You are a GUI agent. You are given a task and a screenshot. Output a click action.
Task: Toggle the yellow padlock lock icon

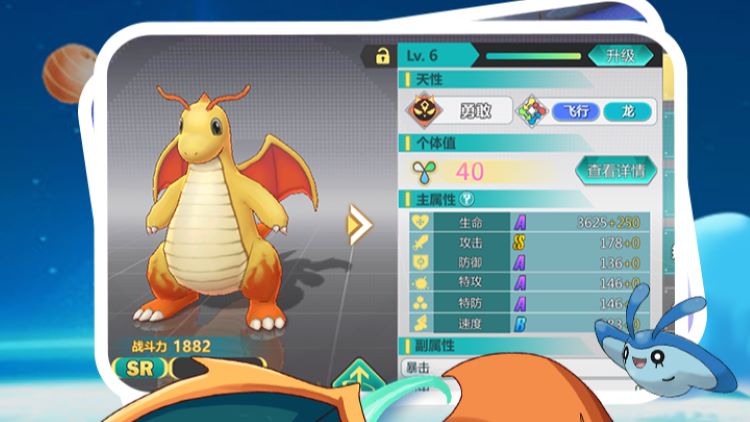(x=381, y=56)
